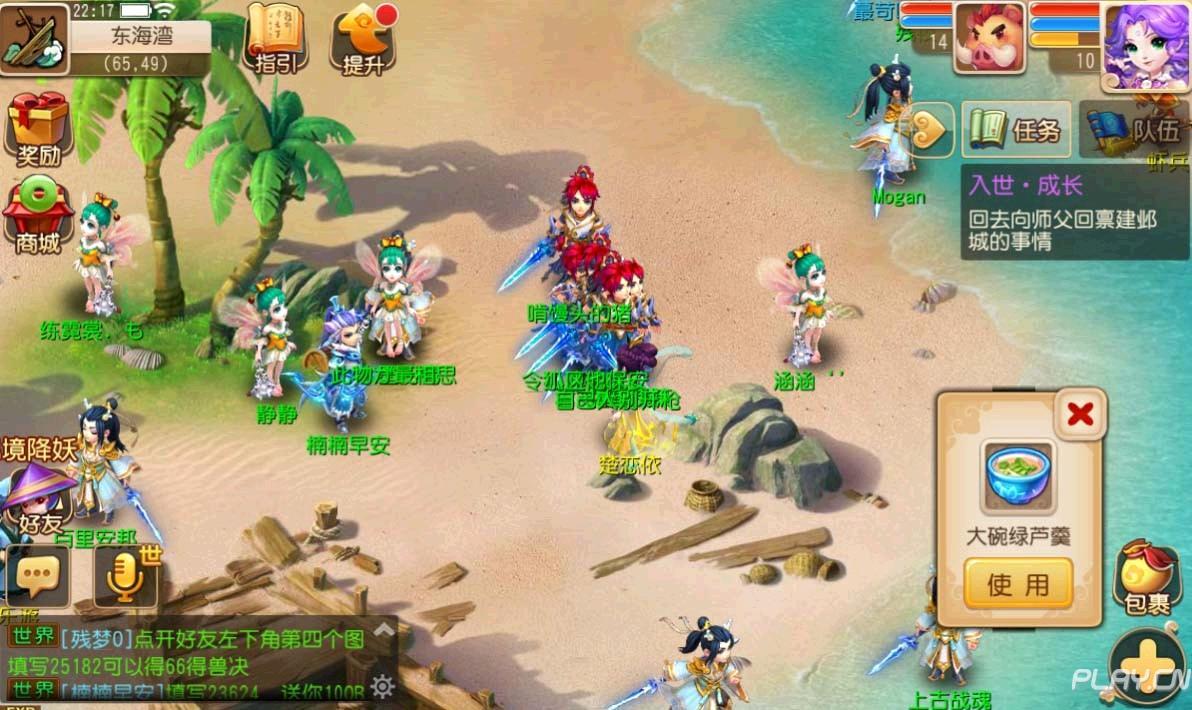Open the purple-haired player character portrait
The width and height of the screenshot is (1192, 710).
point(1145,43)
